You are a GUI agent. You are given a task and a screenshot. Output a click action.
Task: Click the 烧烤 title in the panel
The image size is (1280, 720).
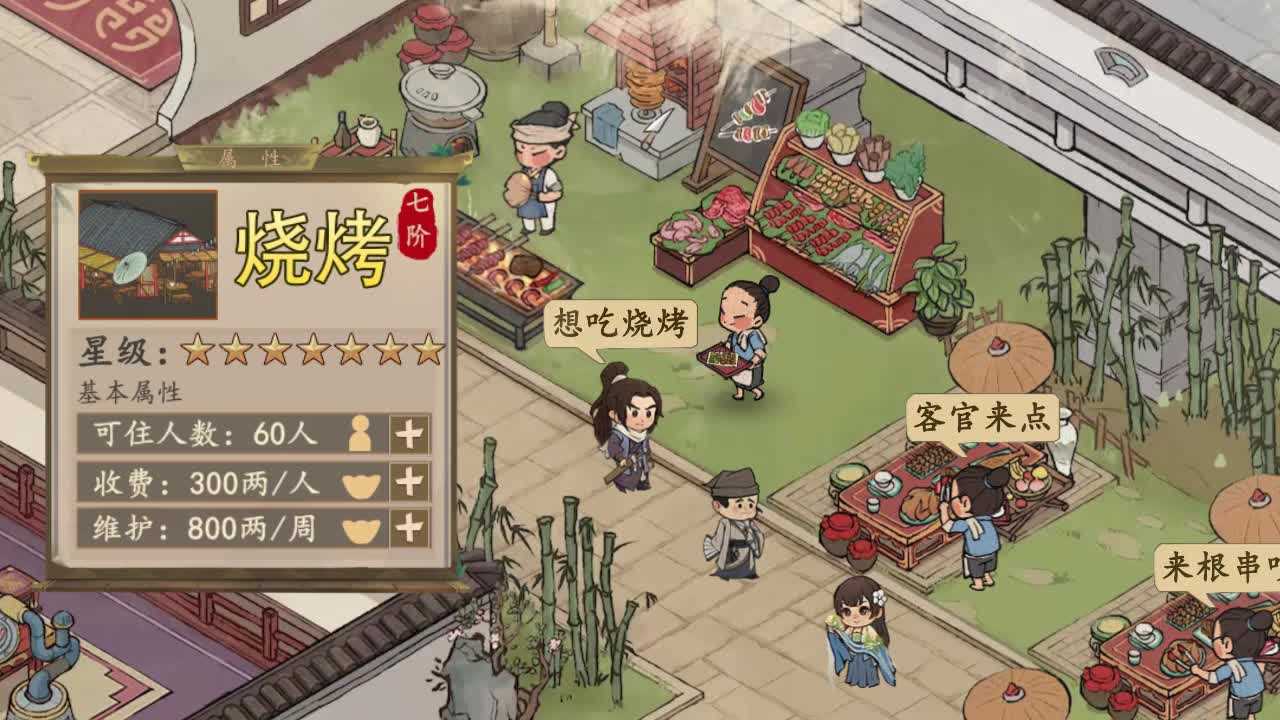tap(312, 245)
